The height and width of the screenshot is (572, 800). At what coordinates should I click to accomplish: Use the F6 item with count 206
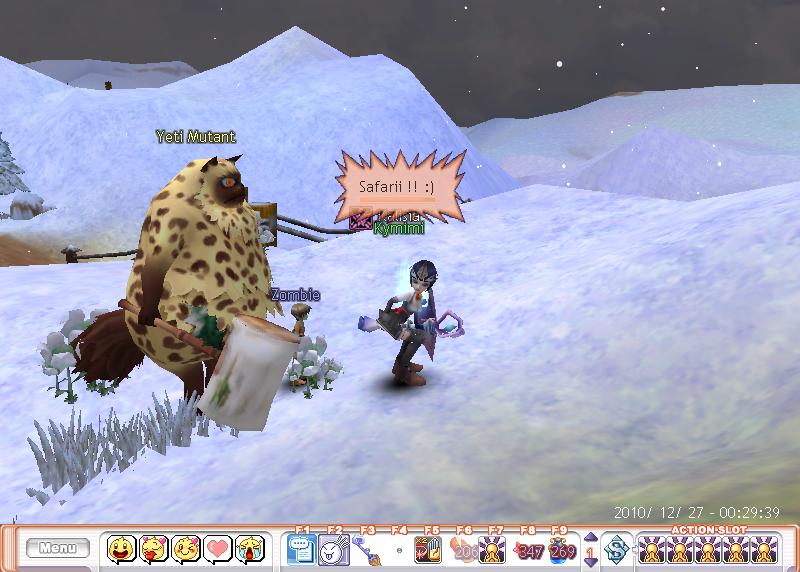tap(461, 549)
